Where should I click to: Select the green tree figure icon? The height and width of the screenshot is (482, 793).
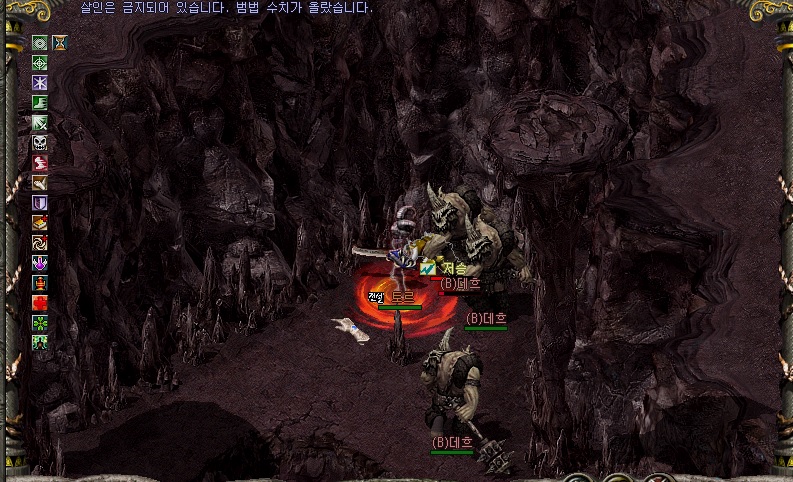pos(40,343)
